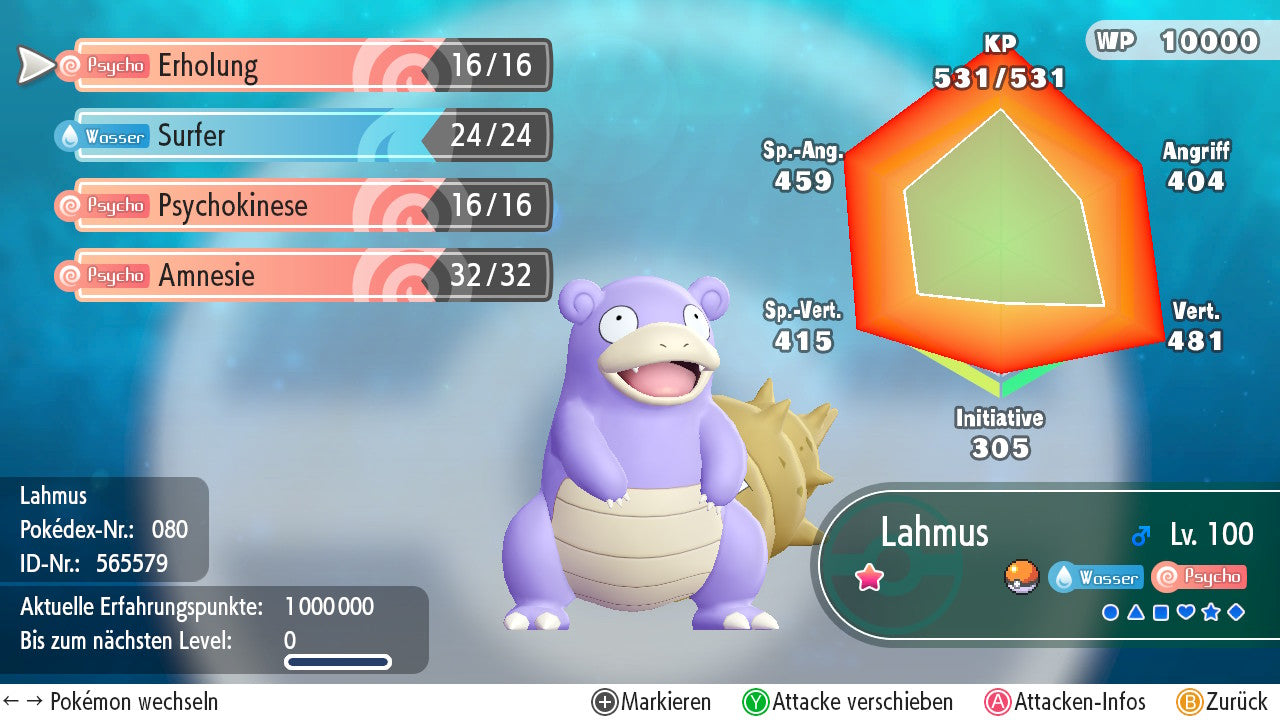This screenshot has width=1280, height=720.
Task: Toggle the circle marking symbol
Action: tap(1110, 612)
